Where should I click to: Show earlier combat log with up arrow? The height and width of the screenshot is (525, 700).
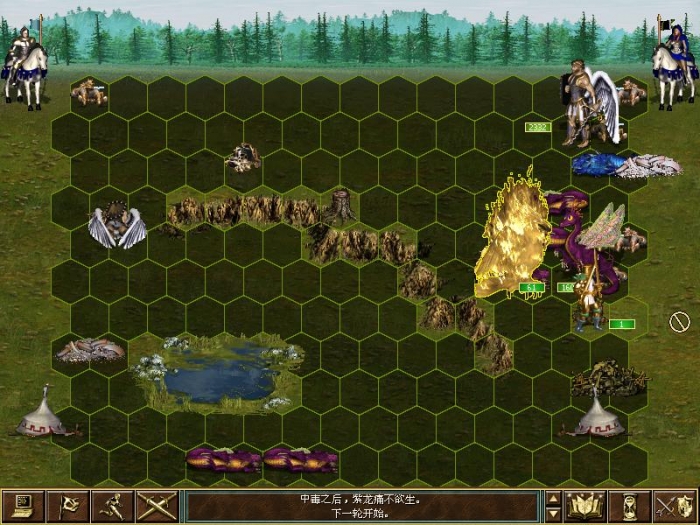(x=553, y=498)
